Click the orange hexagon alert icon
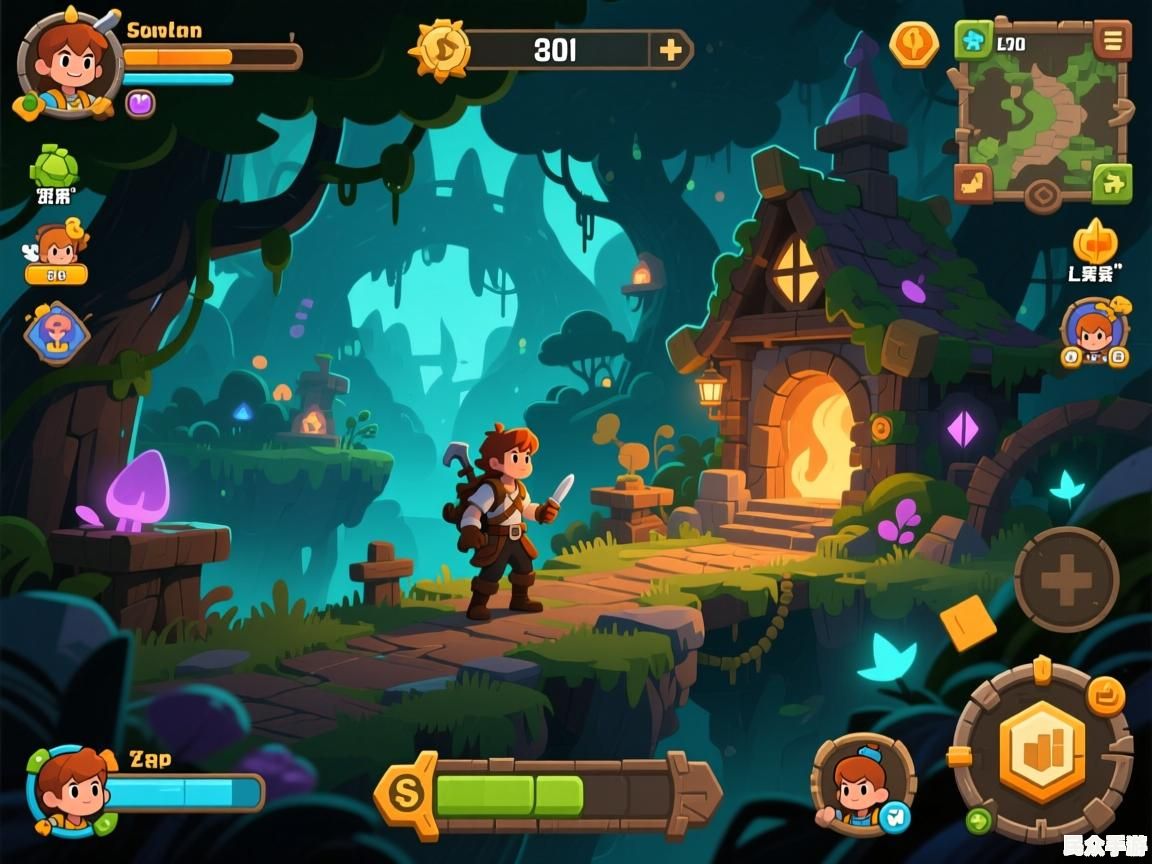 tap(914, 44)
